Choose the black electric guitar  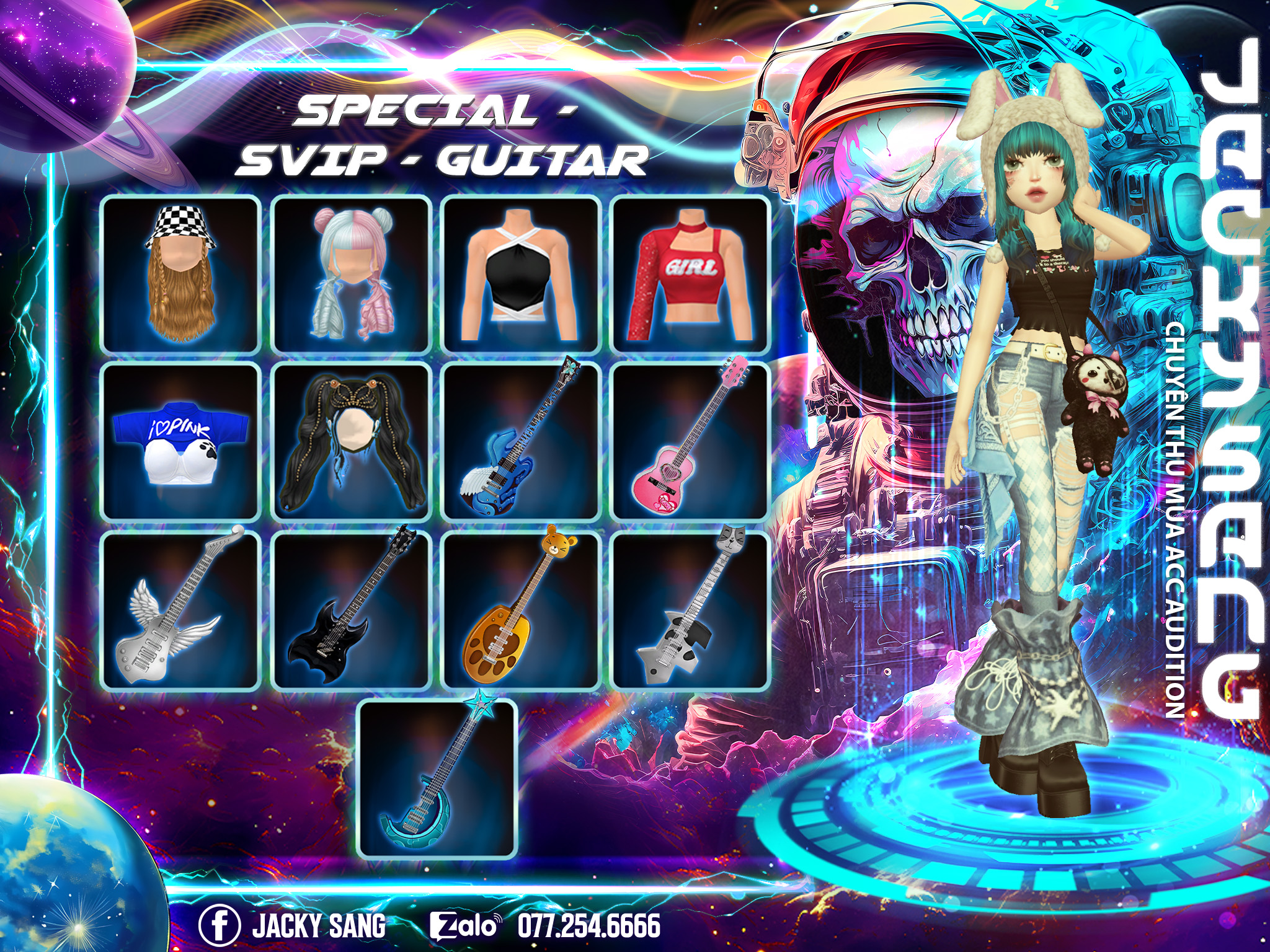351,610
